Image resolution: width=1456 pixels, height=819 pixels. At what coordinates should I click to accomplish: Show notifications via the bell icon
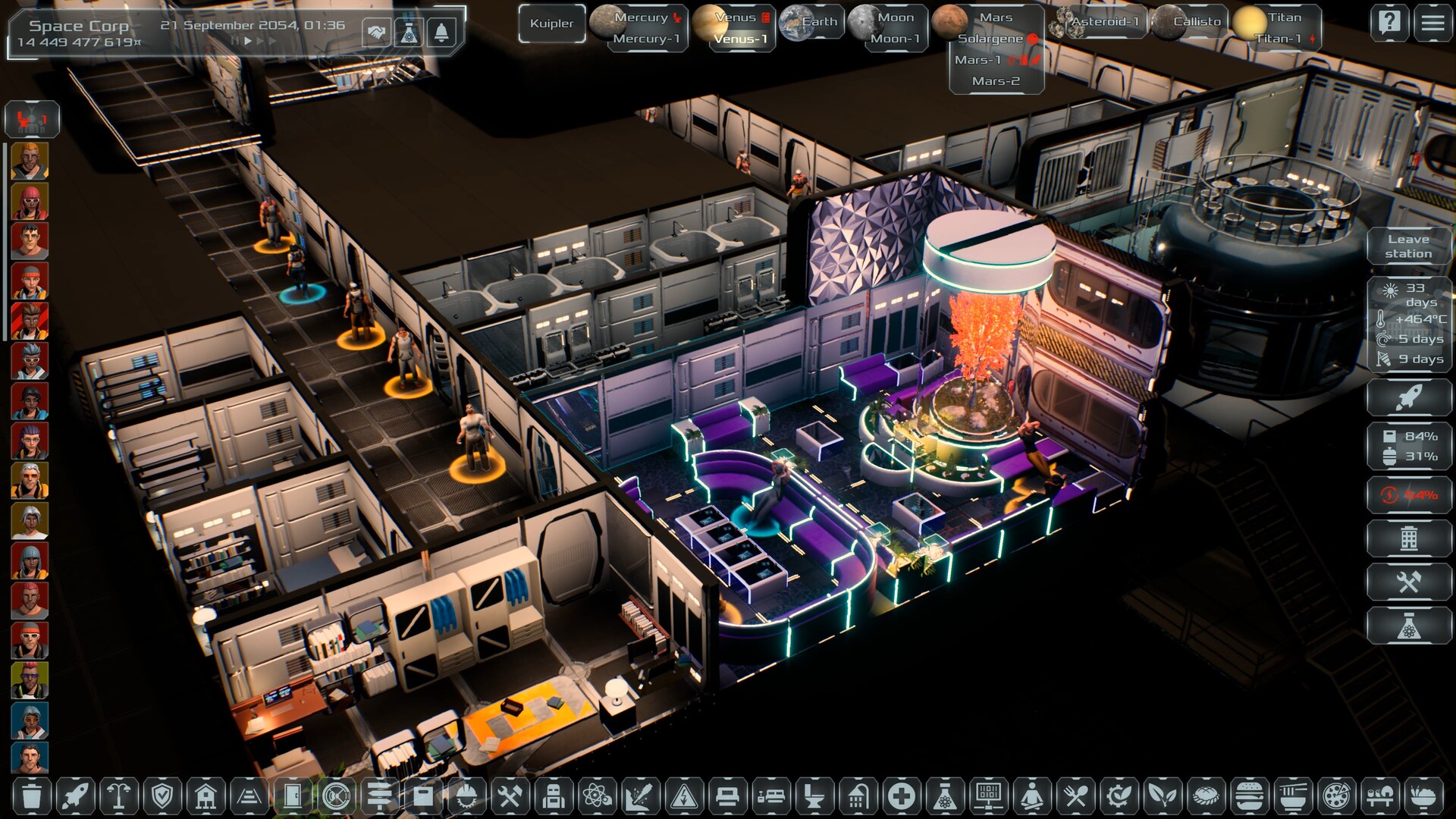(x=441, y=33)
